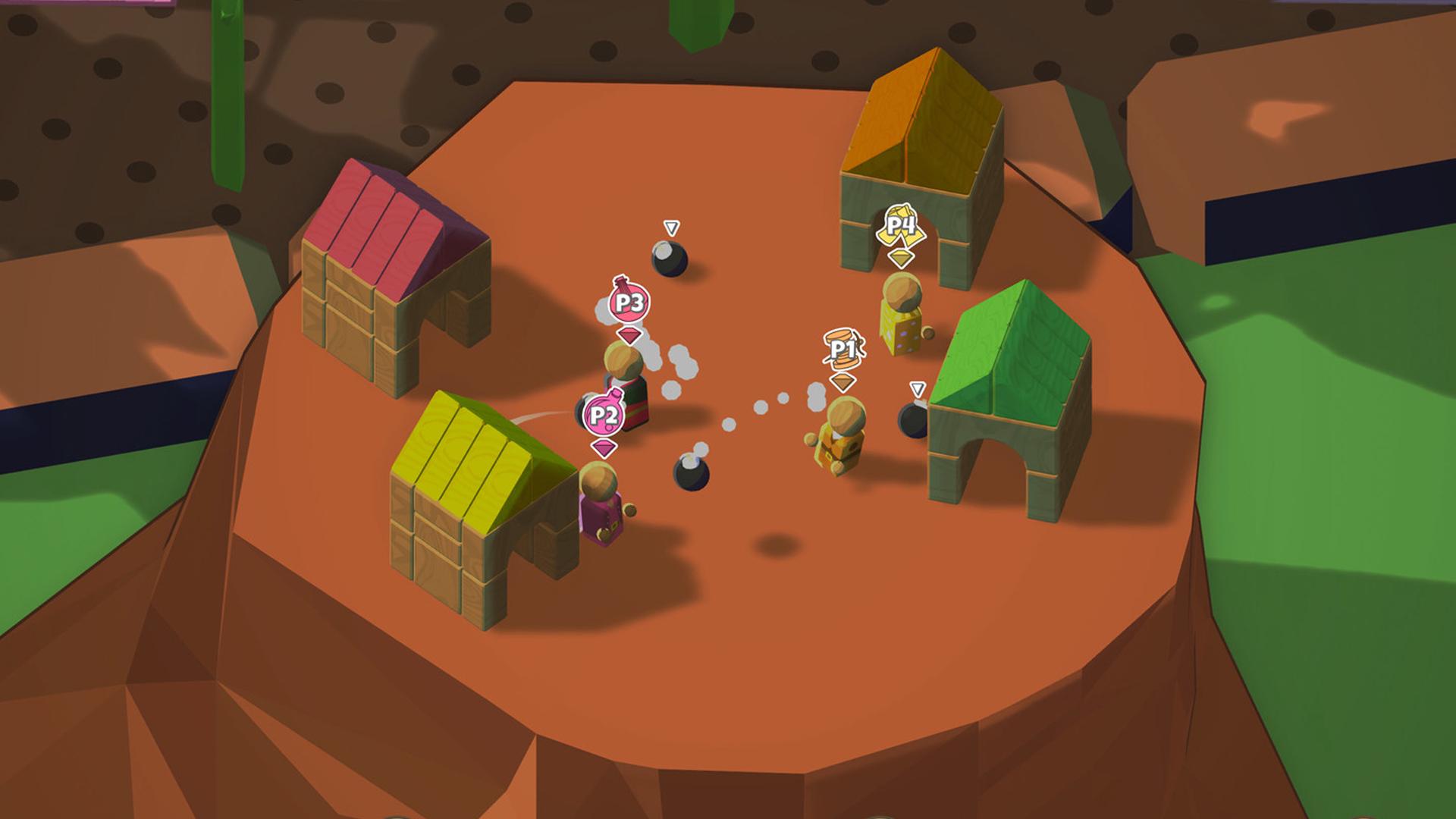Select the bomb near the red house
Image resolution: width=1456 pixels, height=819 pixels.
pyautogui.click(x=671, y=258)
